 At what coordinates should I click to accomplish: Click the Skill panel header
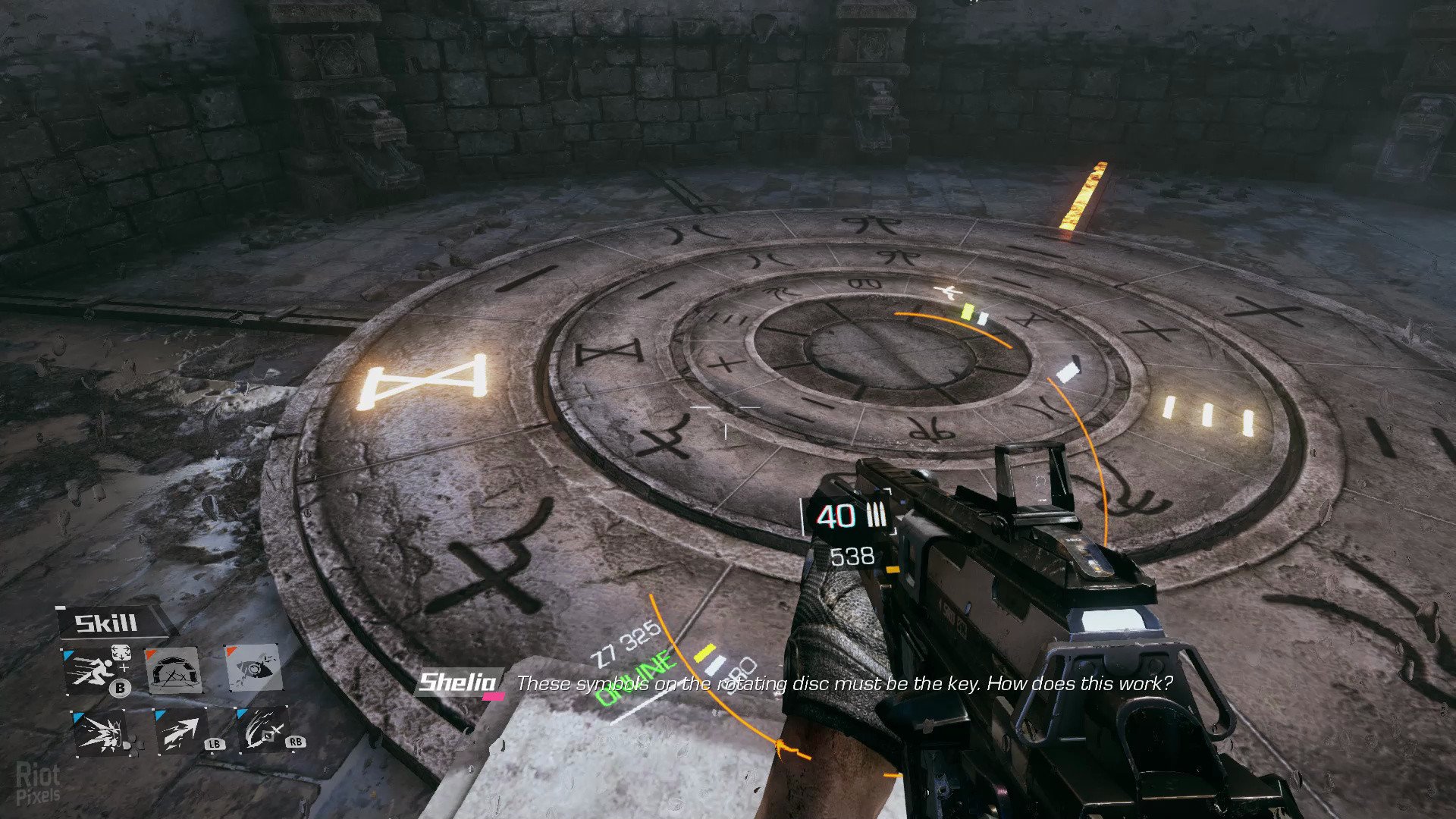pyautogui.click(x=107, y=623)
